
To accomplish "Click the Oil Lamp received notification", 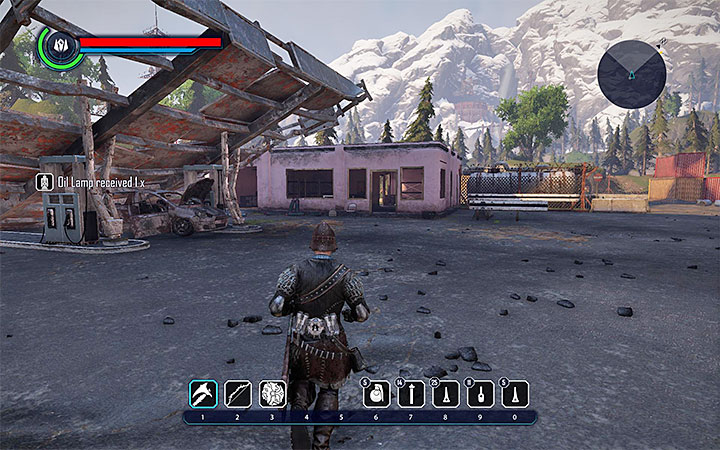I will pos(92,182).
